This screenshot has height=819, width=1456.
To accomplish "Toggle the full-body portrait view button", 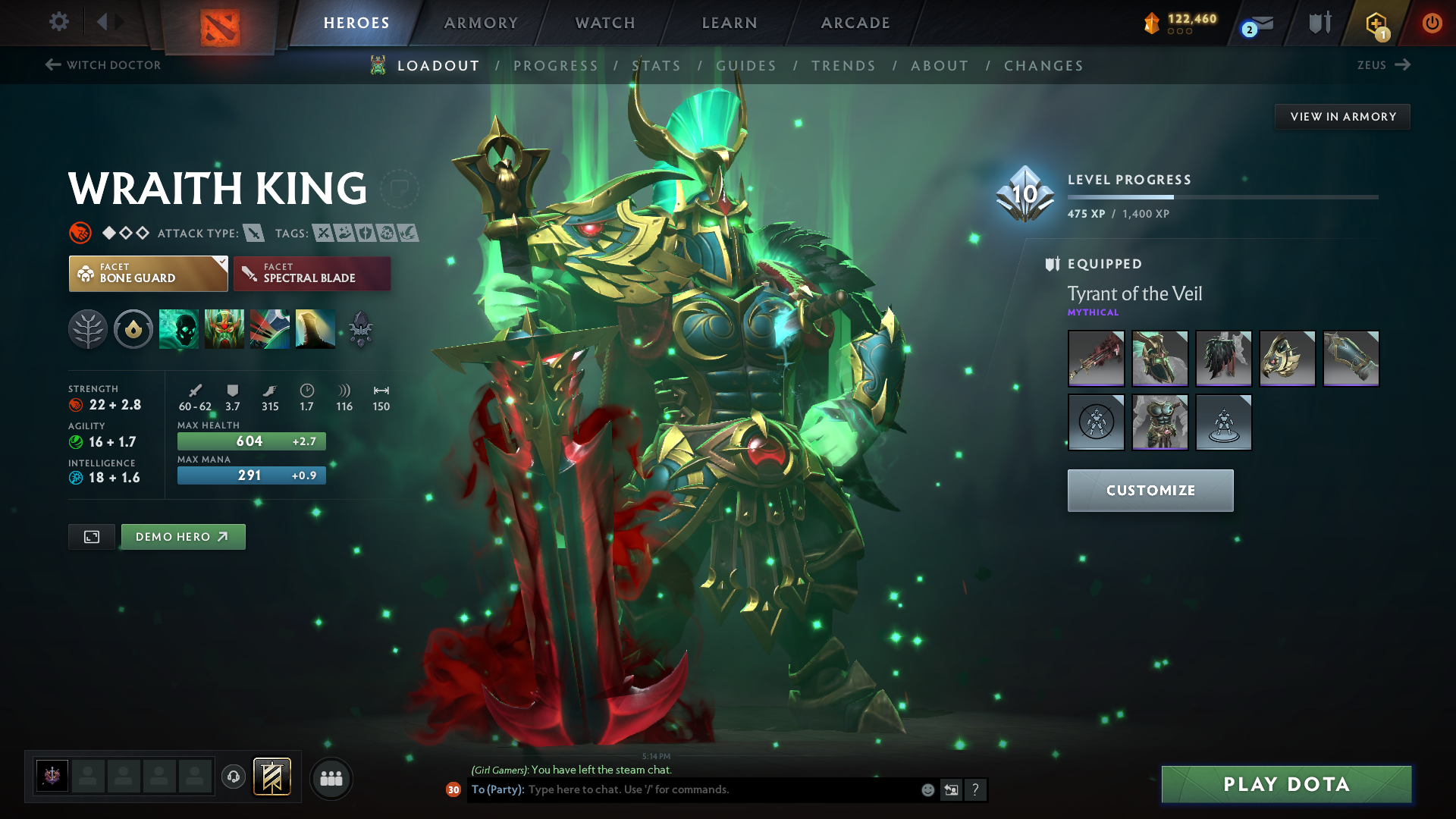I will (91, 536).
